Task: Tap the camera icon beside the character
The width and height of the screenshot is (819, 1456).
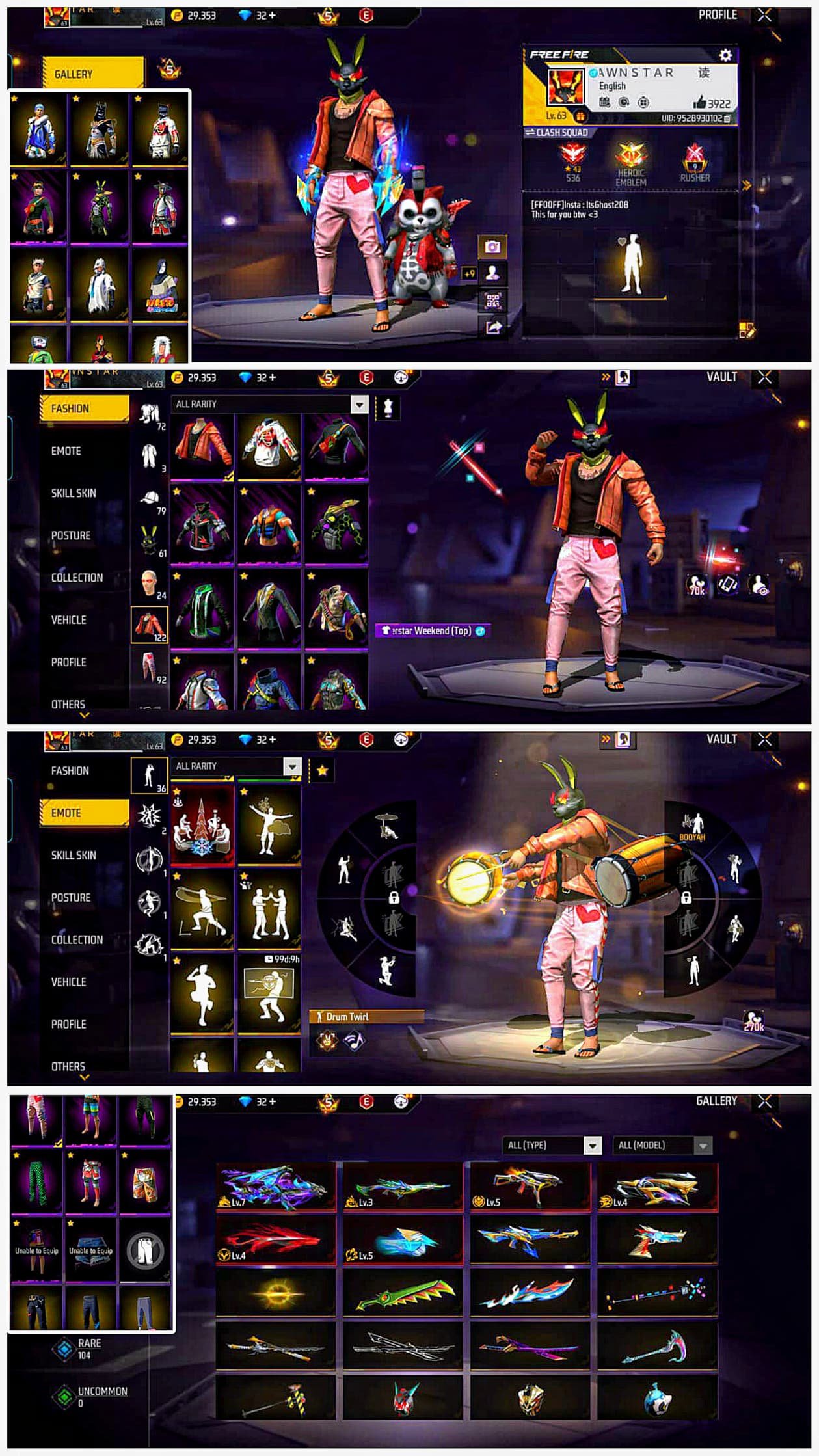Action: point(492,247)
